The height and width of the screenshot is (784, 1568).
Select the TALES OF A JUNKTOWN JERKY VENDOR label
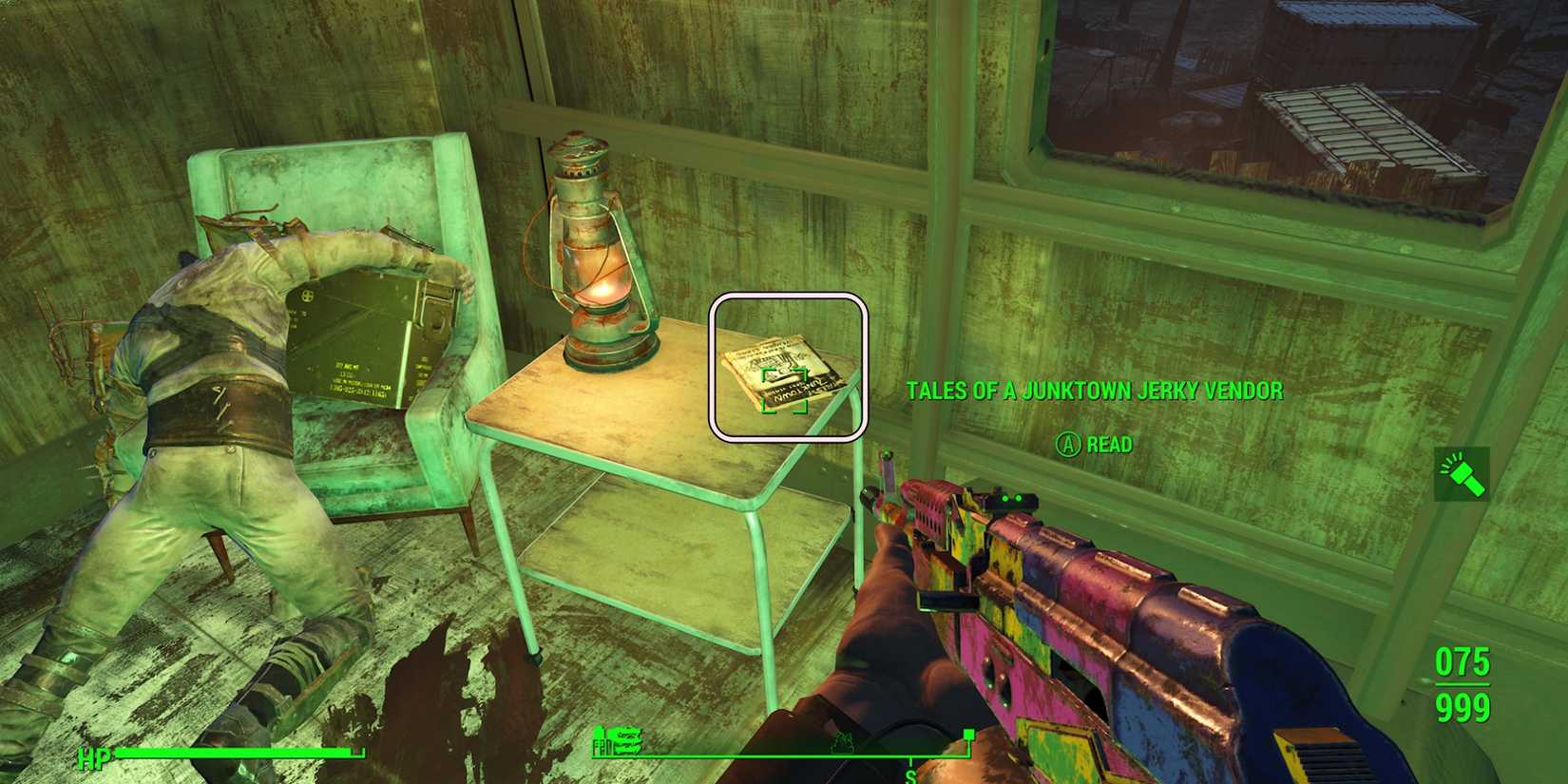(x=1096, y=390)
